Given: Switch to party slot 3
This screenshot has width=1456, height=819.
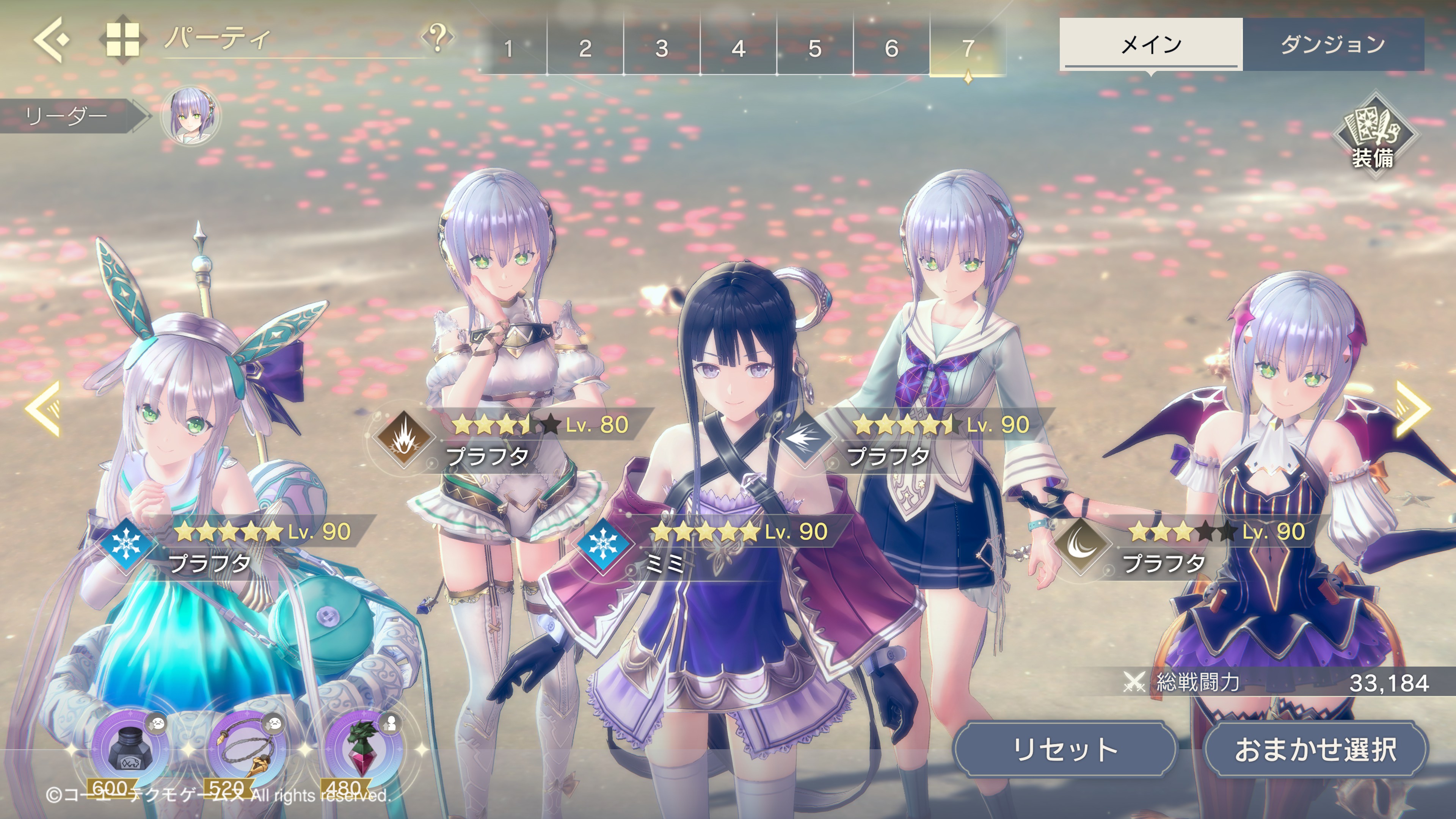Looking at the screenshot, I should (662, 48).
